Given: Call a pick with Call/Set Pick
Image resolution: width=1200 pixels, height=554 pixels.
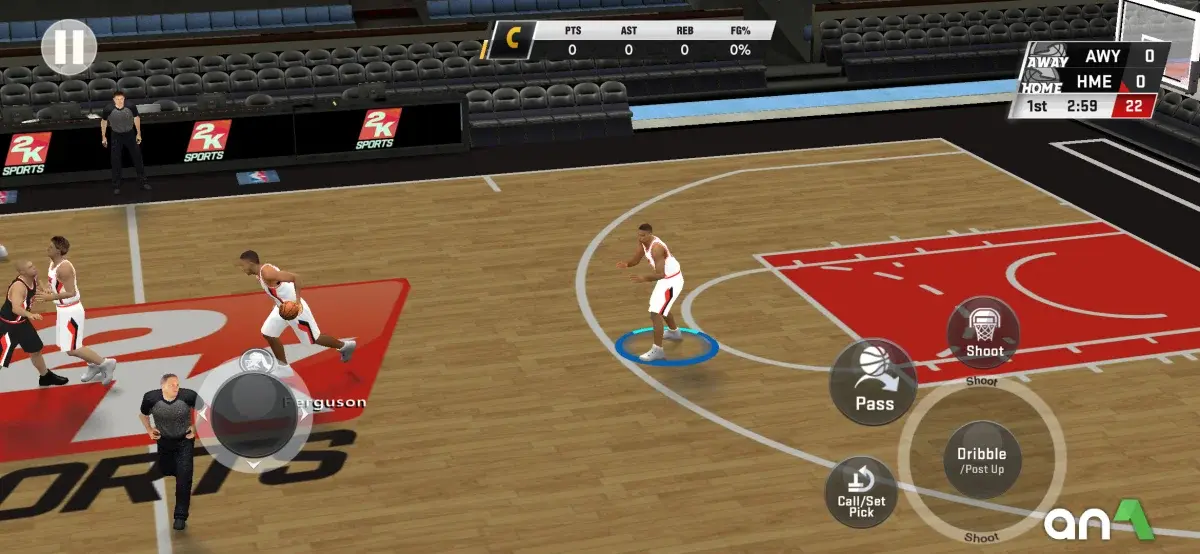Looking at the screenshot, I should 861,493.
